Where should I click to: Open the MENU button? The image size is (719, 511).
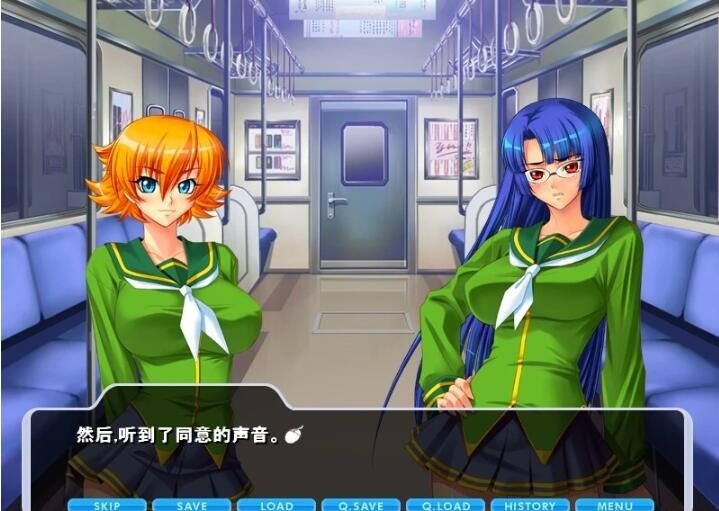click(614, 505)
